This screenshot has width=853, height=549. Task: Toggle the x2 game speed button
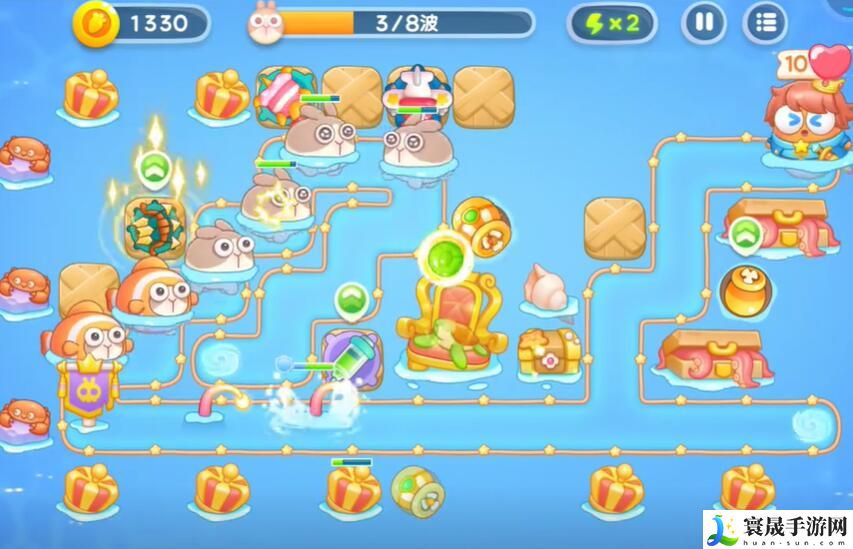click(612, 23)
